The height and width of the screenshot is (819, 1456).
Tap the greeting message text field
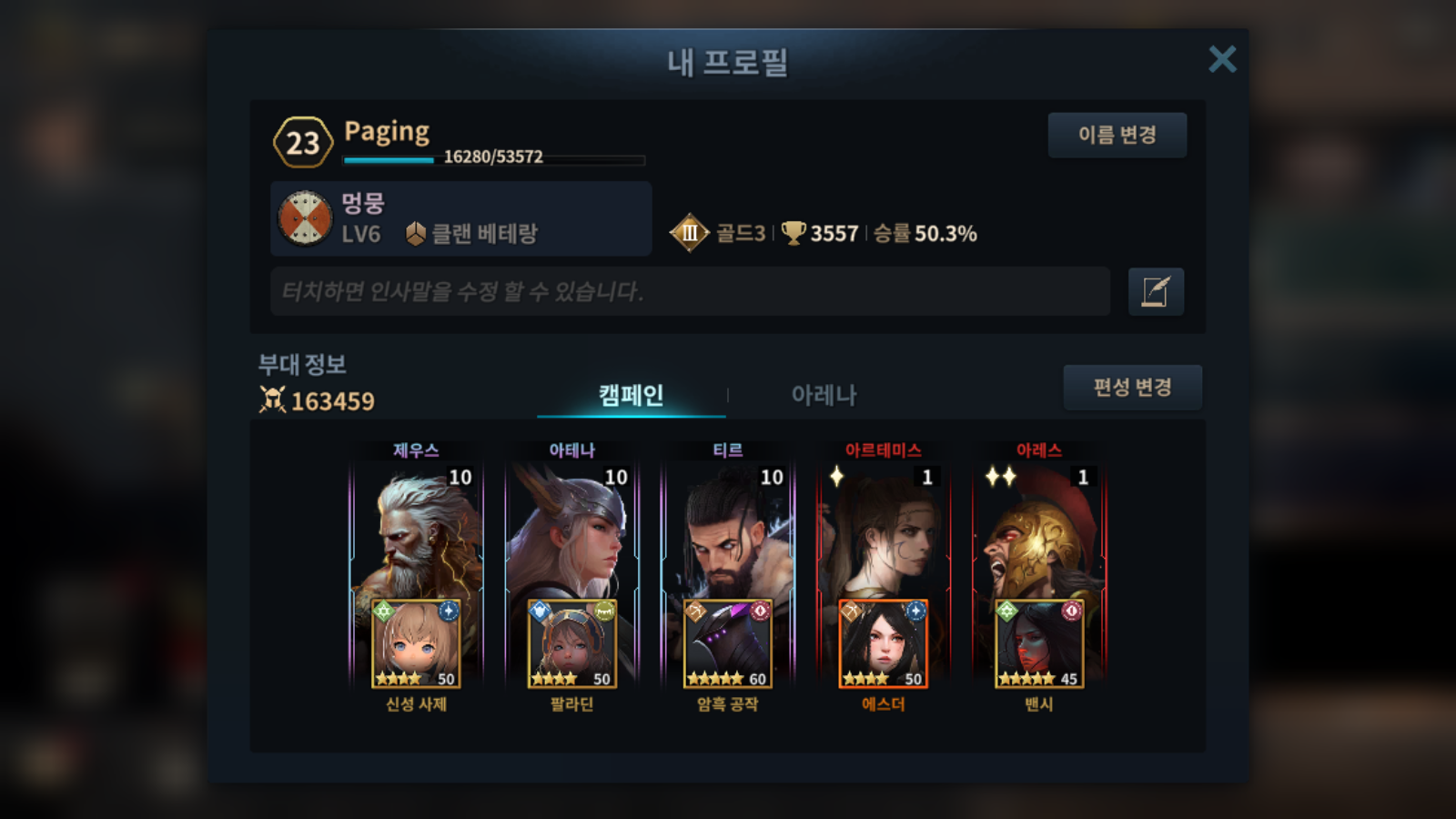pyautogui.click(x=690, y=291)
